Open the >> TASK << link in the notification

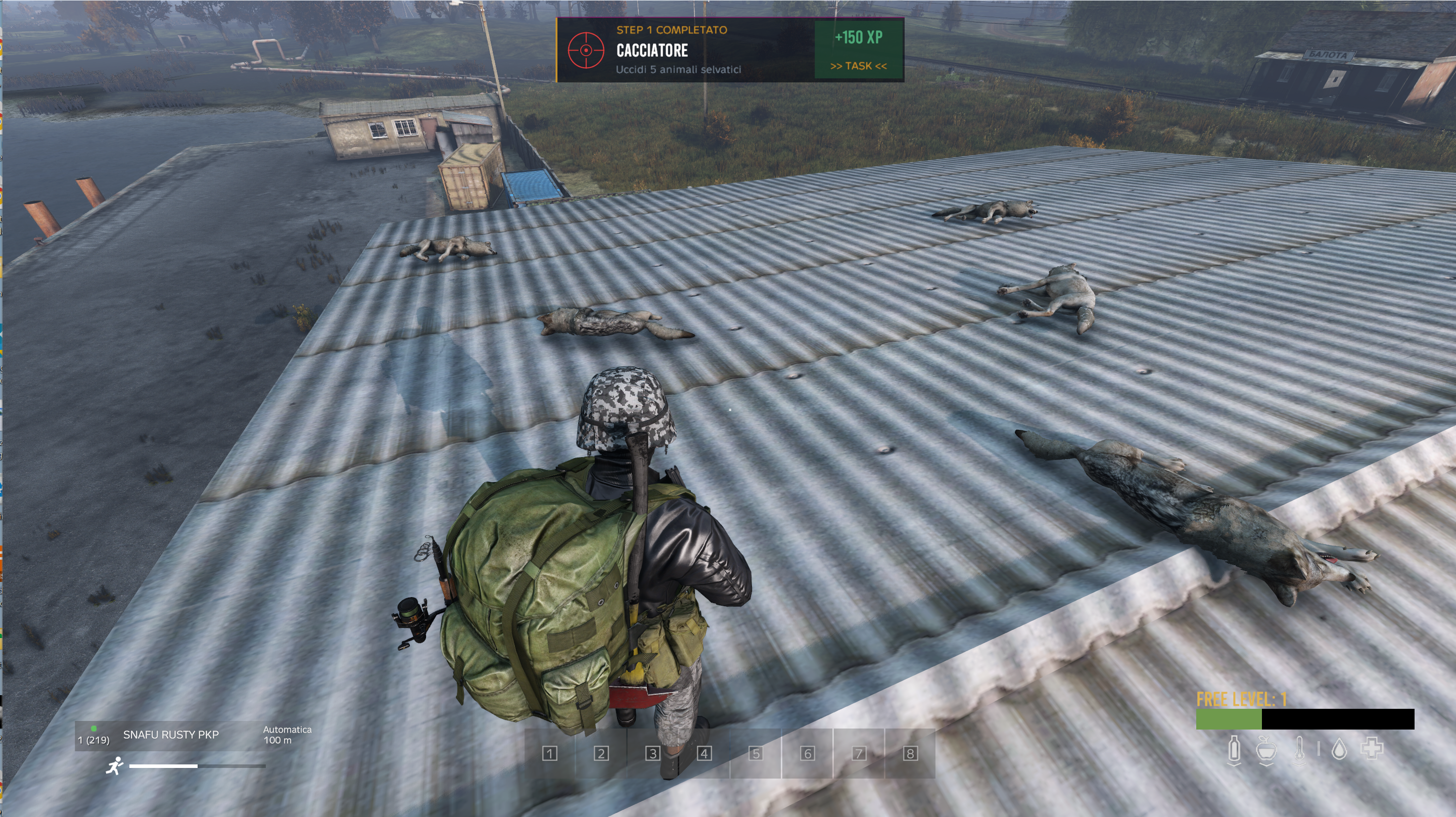[x=858, y=66]
